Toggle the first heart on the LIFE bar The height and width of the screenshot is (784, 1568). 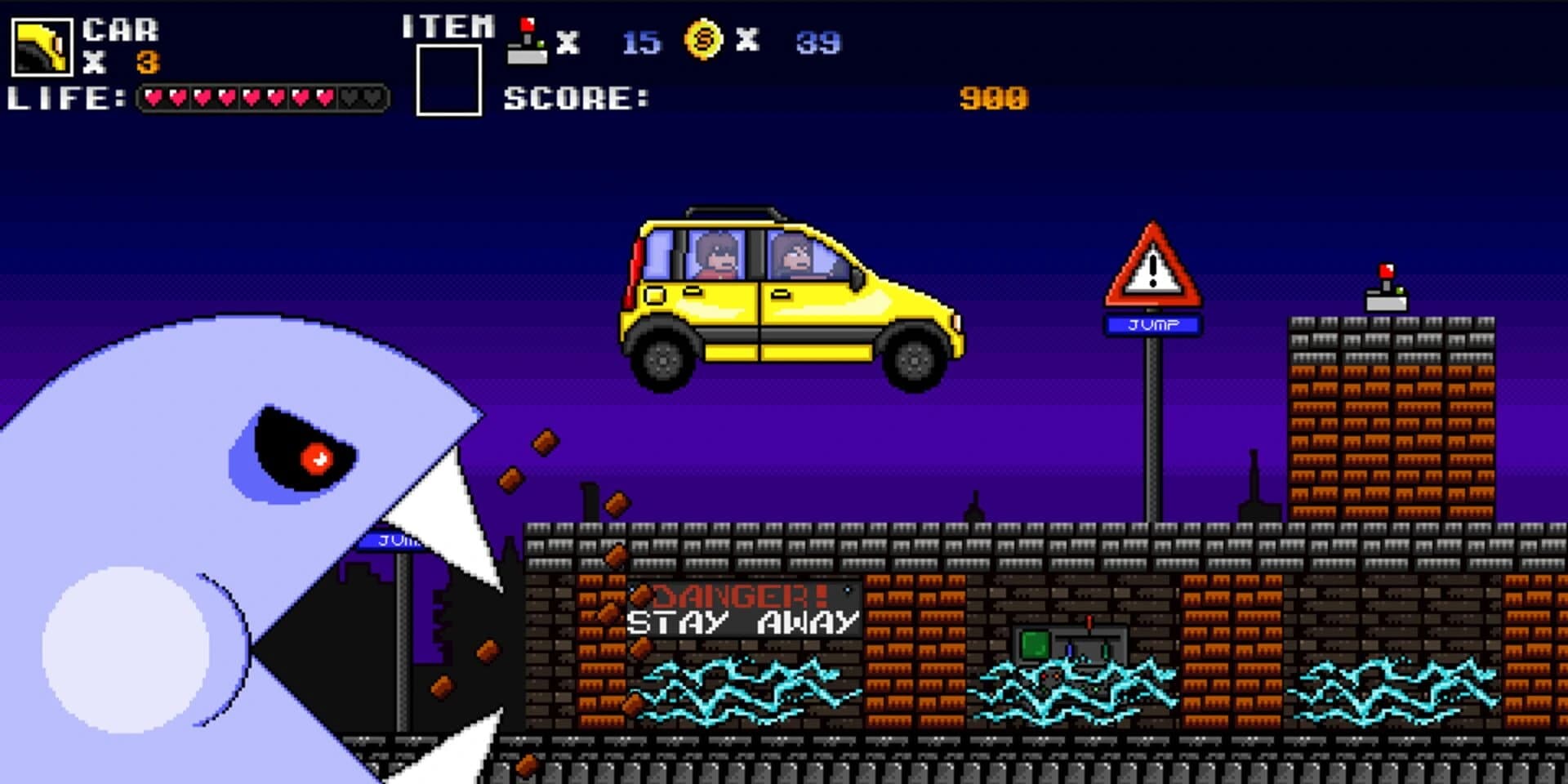coord(152,98)
